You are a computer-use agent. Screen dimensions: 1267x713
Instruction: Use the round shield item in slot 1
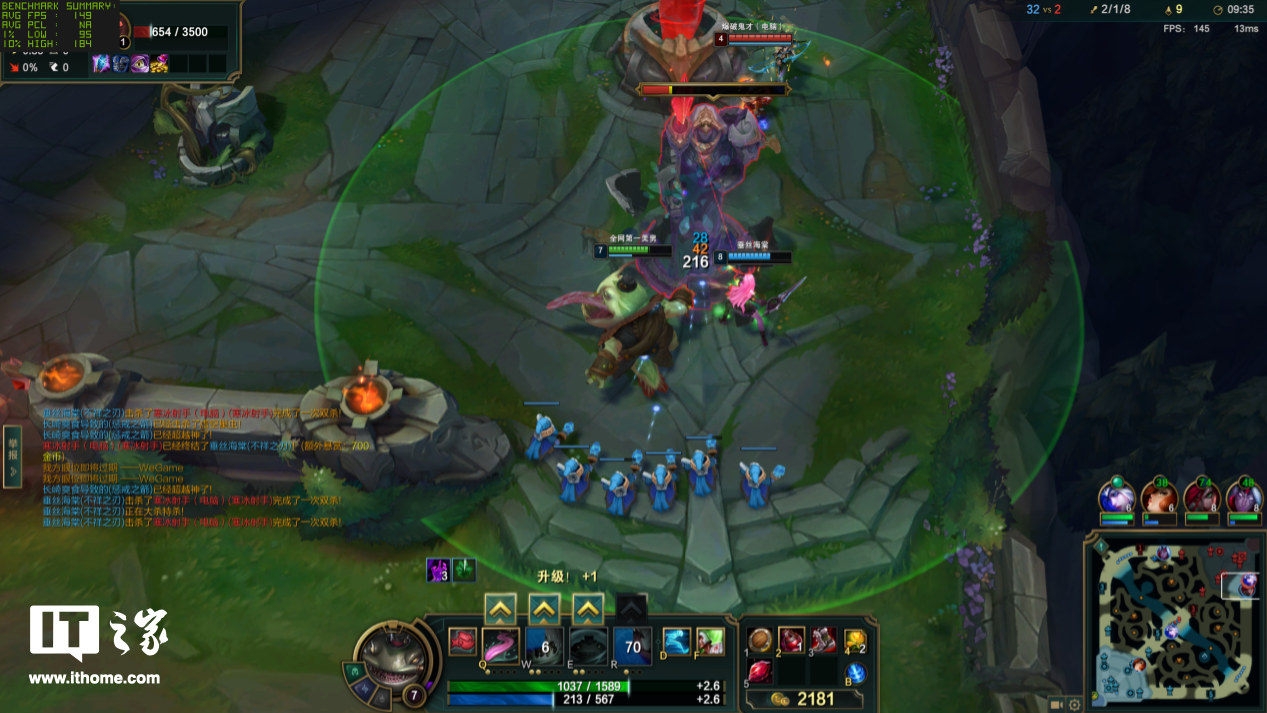(x=761, y=640)
